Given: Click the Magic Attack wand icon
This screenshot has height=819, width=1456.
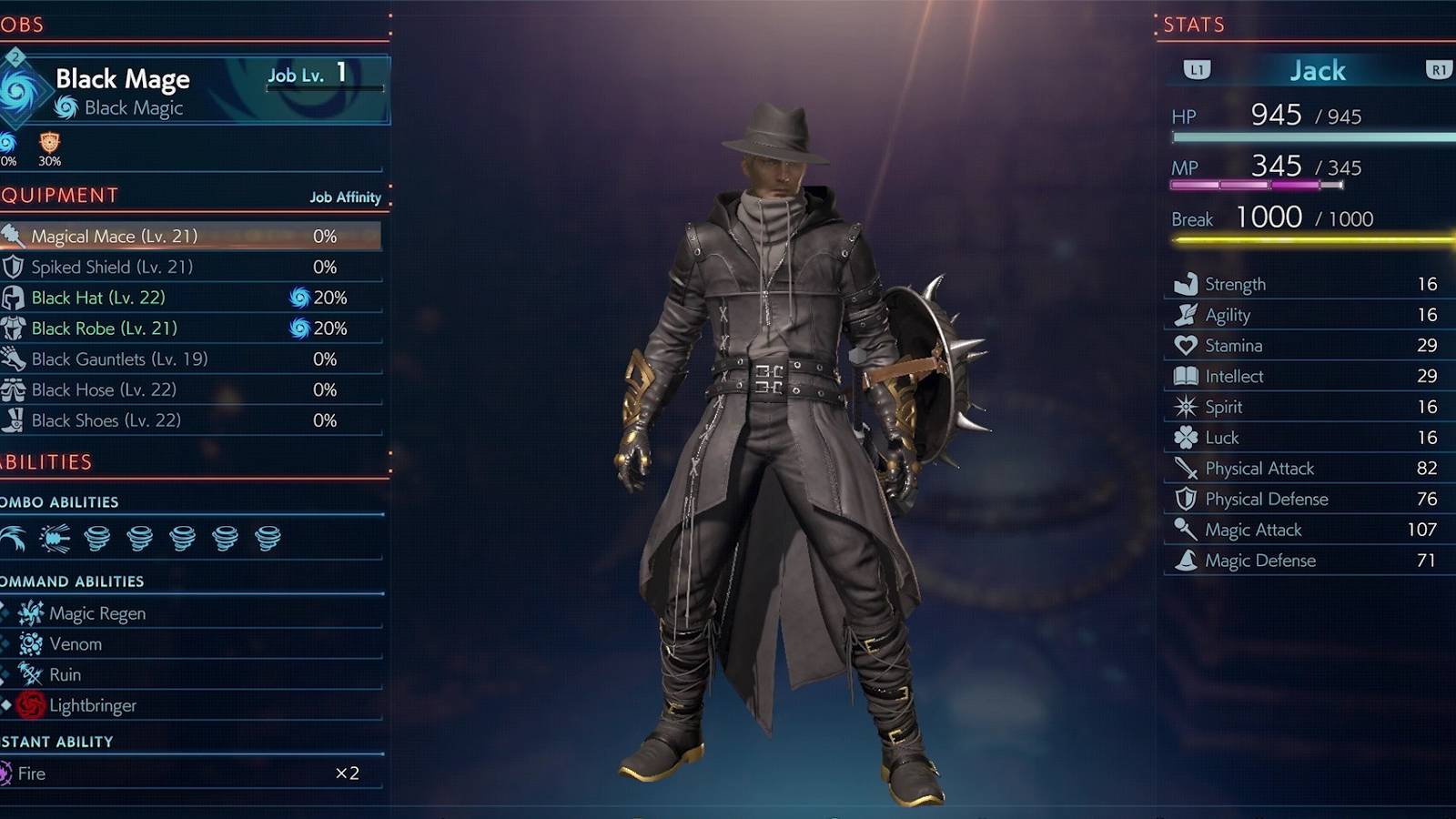Looking at the screenshot, I should (1185, 530).
